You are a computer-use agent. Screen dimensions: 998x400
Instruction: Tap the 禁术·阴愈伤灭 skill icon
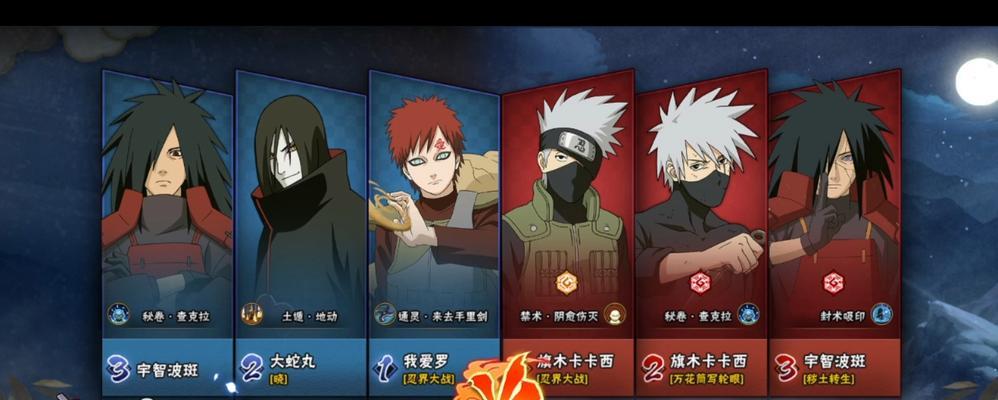point(614,313)
